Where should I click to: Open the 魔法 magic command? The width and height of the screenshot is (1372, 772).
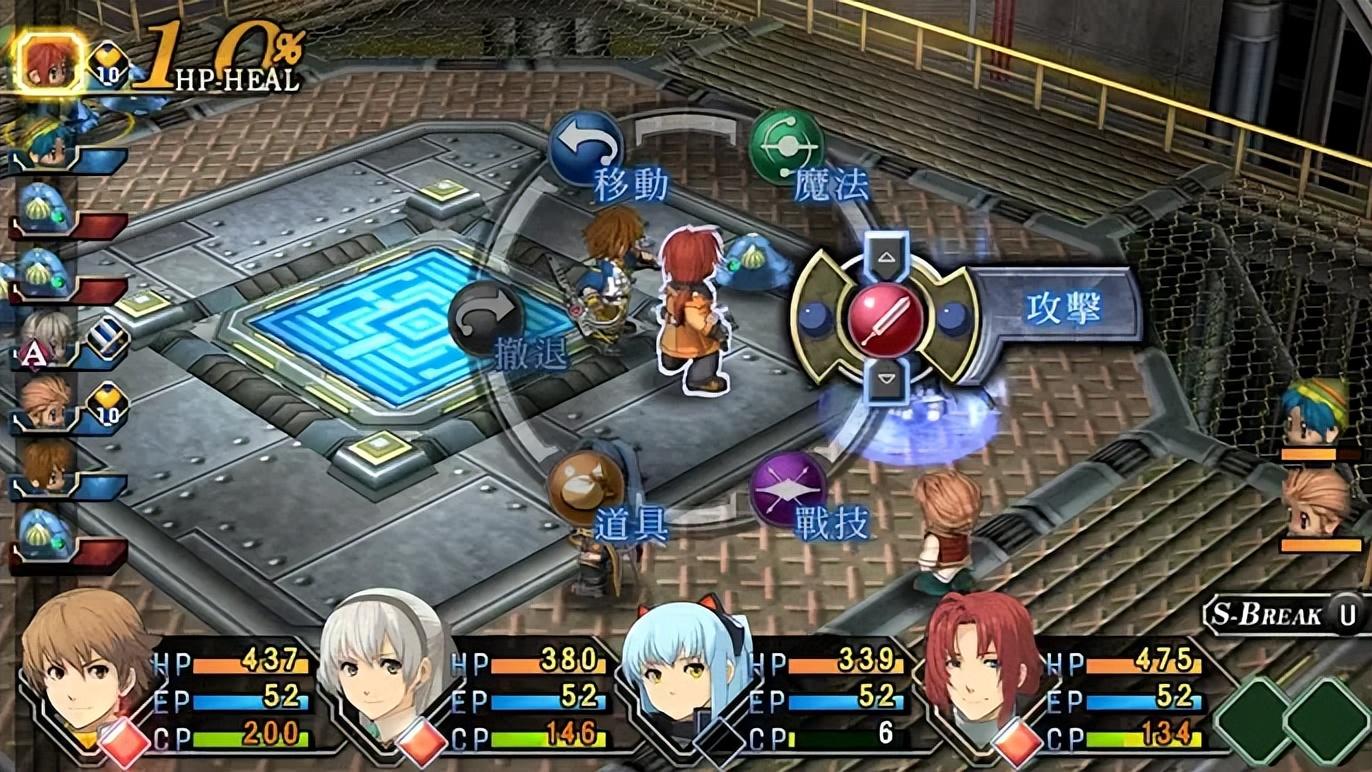[787, 147]
